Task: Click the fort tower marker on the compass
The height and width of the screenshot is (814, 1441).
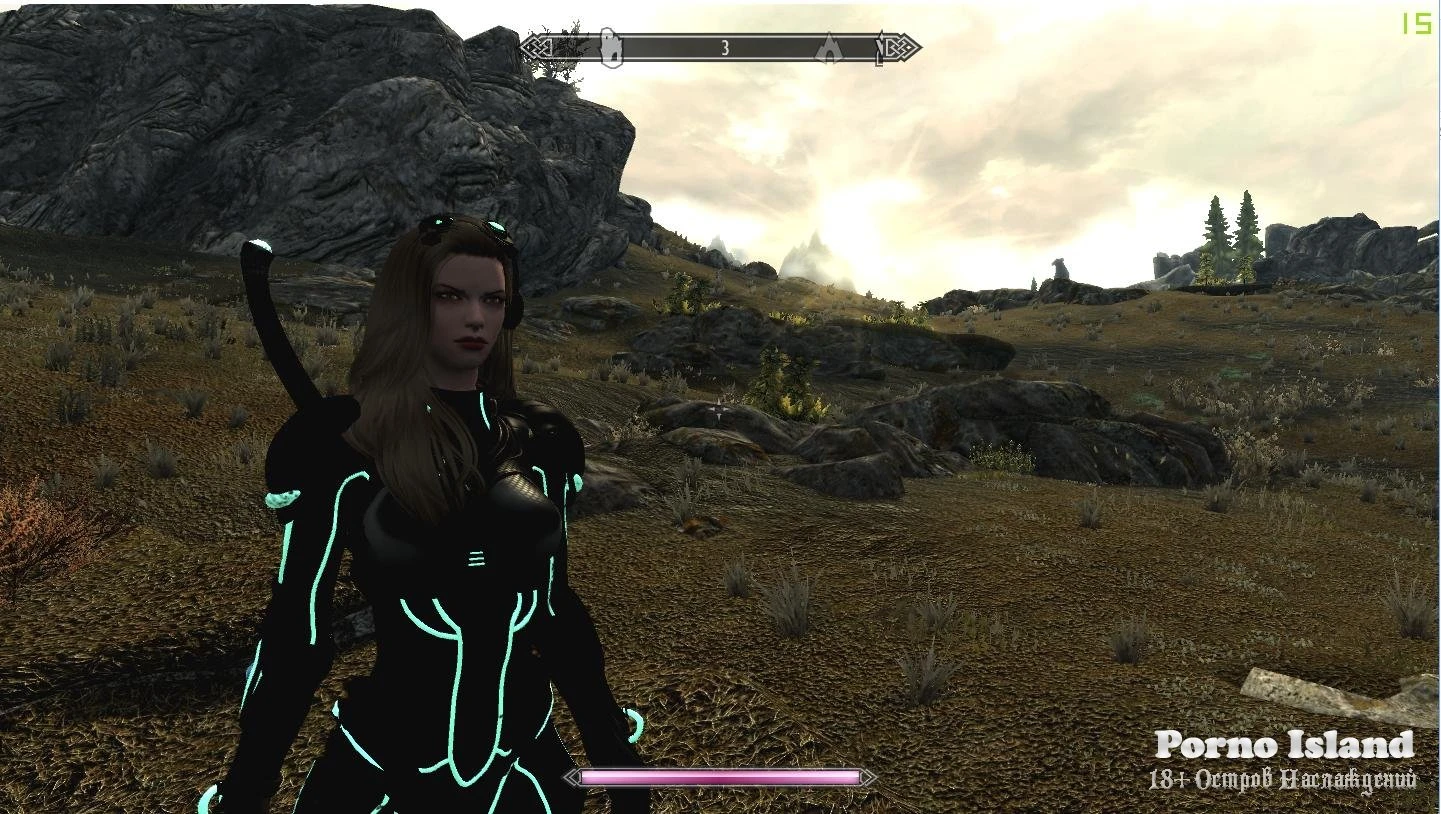Action: point(611,47)
